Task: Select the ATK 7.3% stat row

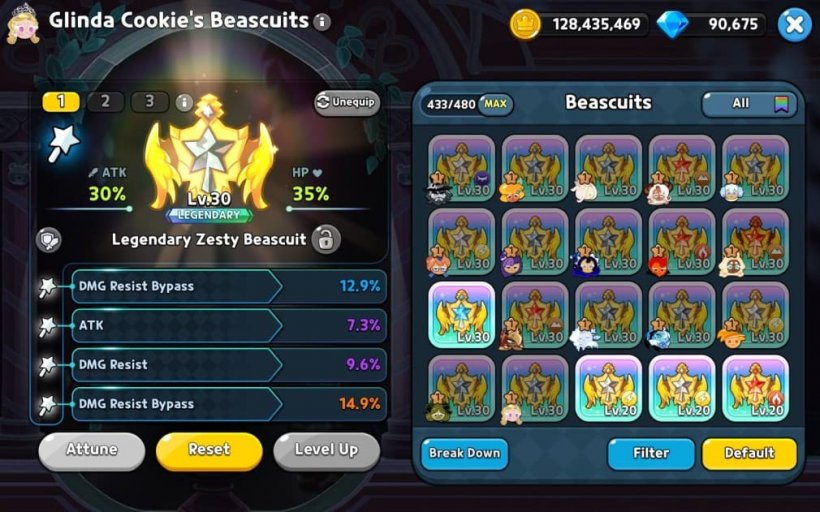Action: (x=227, y=325)
